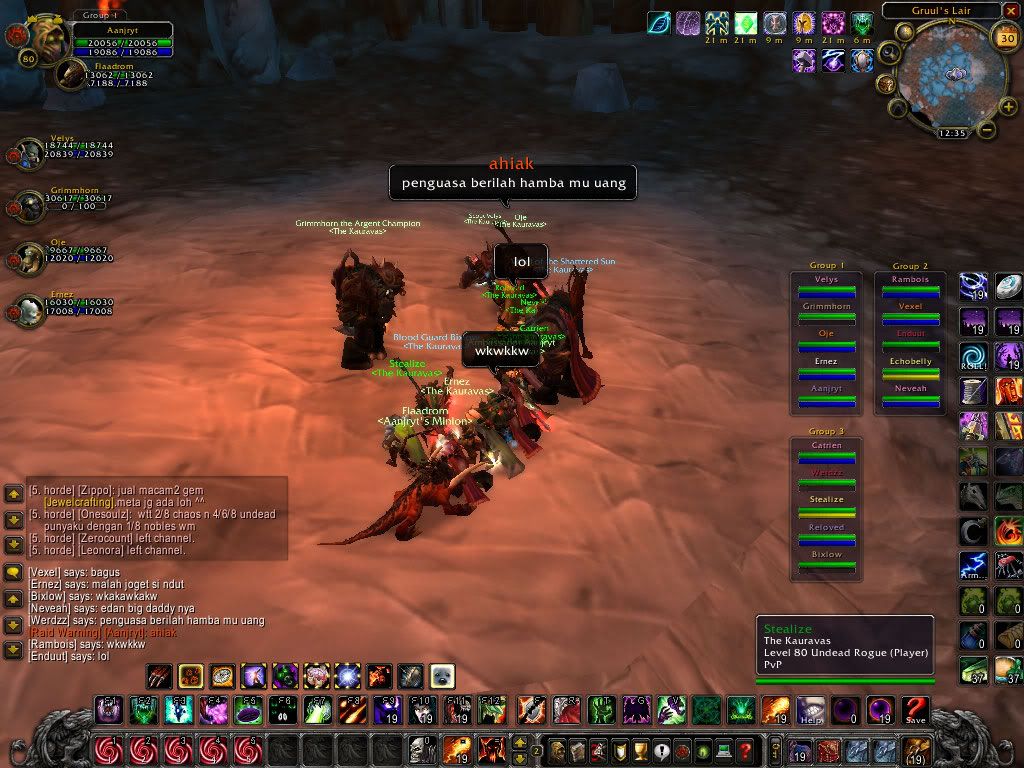Select Echobelly in the Group 2 raid frame
This screenshot has height=768, width=1024.
pyautogui.click(x=911, y=368)
